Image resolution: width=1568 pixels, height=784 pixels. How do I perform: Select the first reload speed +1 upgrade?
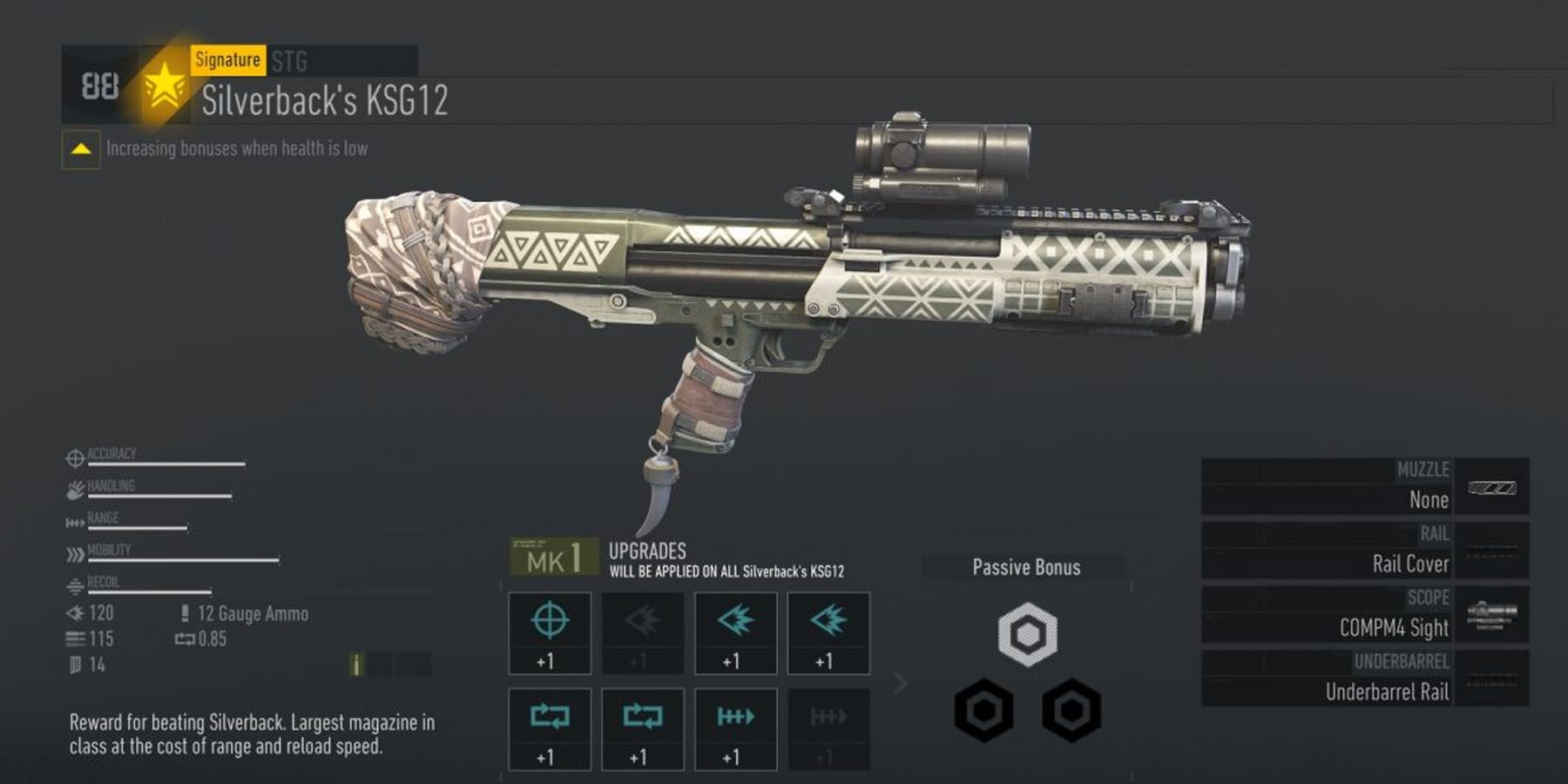[x=549, y=730]
